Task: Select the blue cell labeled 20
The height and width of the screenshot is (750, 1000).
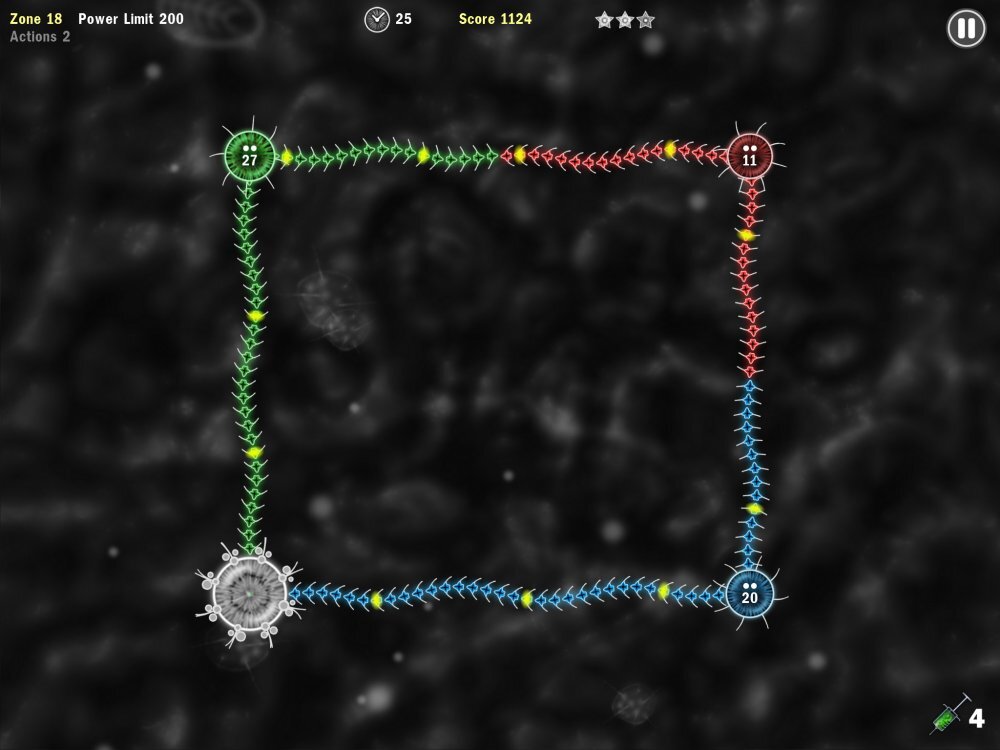Action: 750,594
